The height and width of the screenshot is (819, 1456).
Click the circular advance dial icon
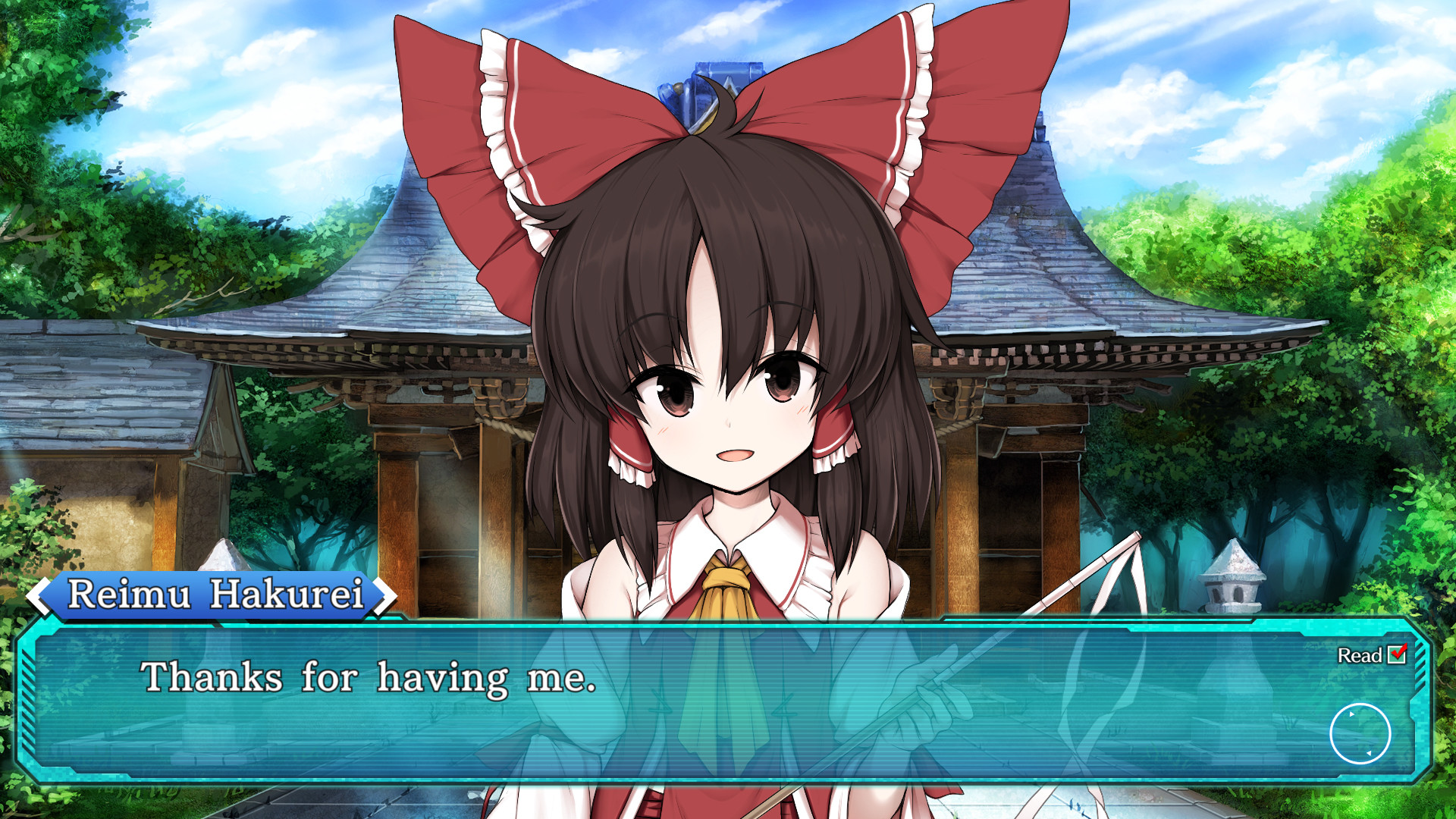pyautogui.click(x=1360, y=734)
